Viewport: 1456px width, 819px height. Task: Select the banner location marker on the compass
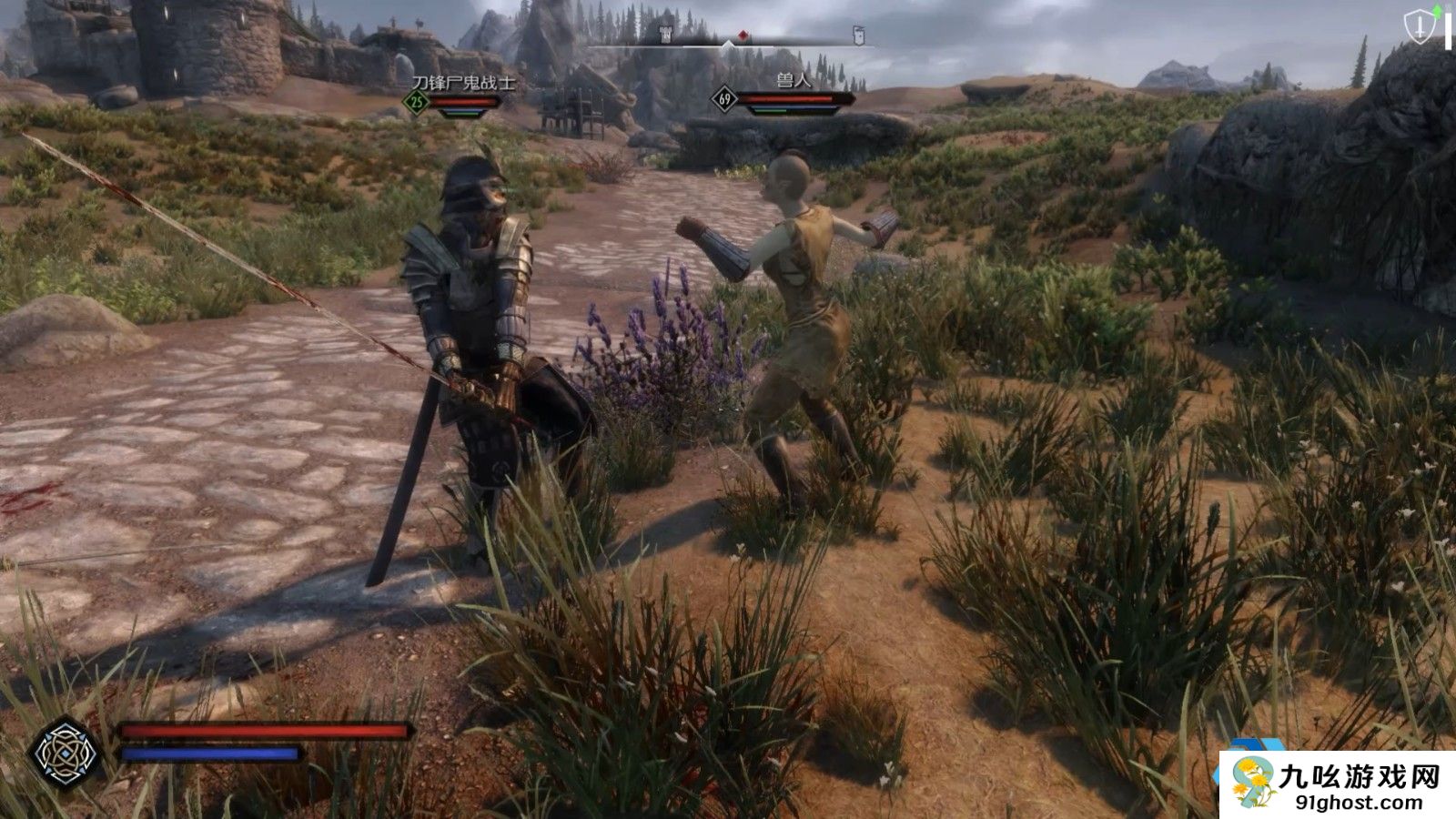click(857, 35)
